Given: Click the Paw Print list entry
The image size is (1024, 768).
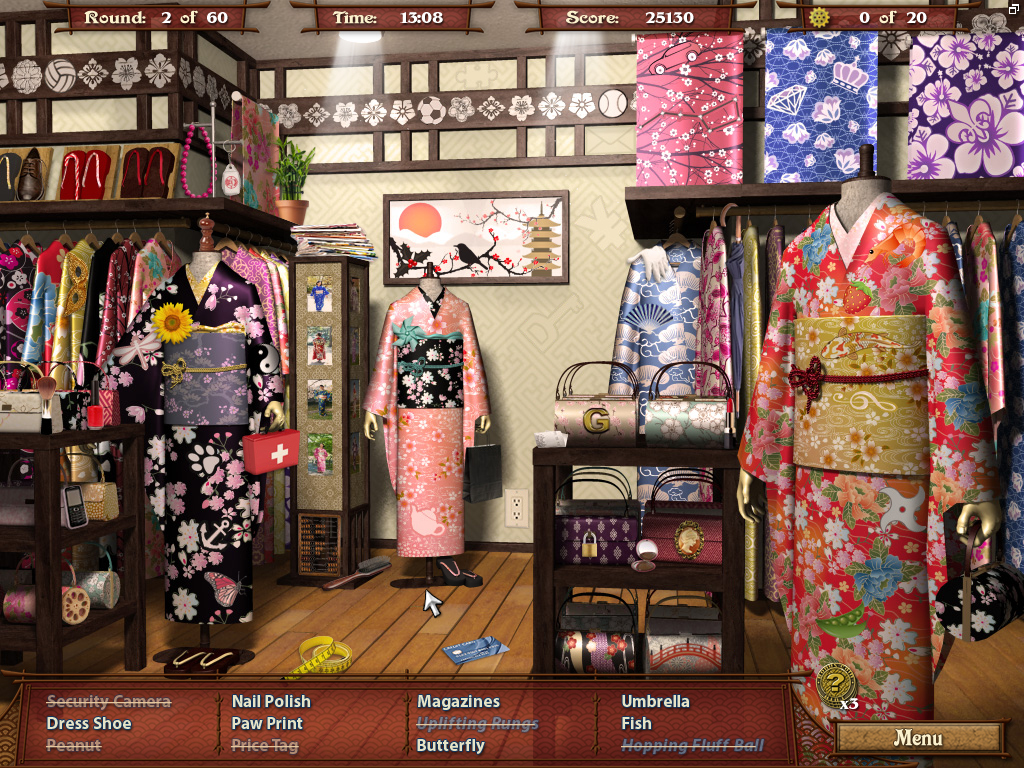Looking at the screenshot, I should click(267, 723).
